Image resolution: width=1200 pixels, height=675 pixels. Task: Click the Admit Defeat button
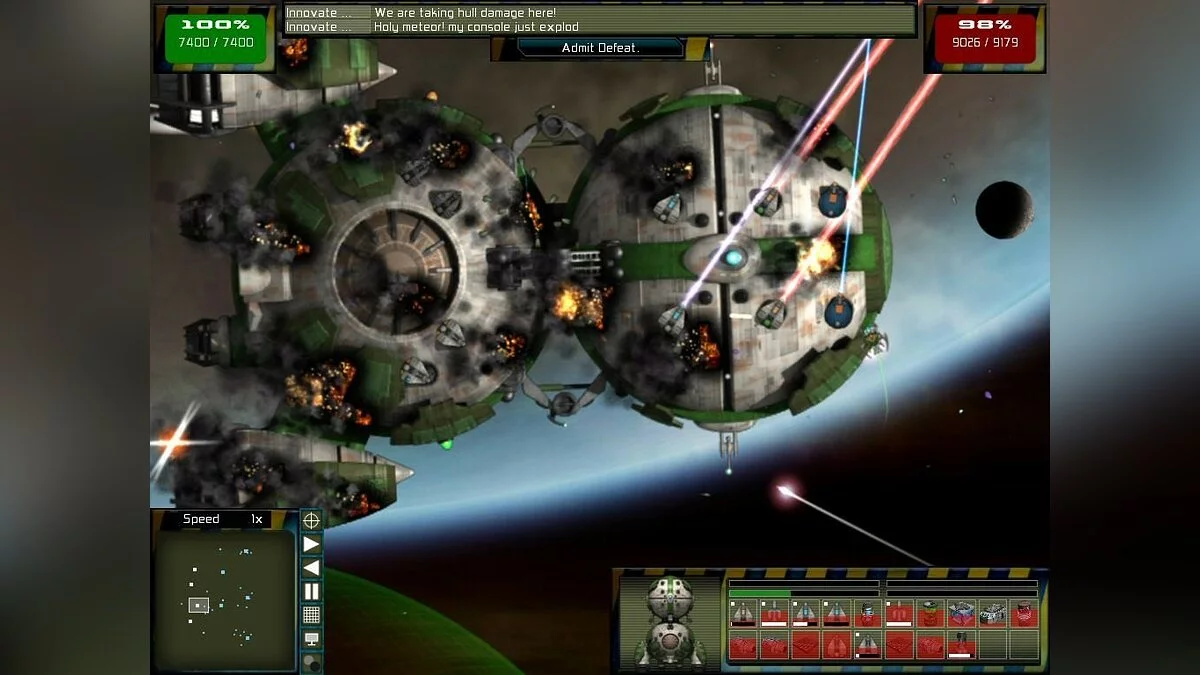coord(600,47)
